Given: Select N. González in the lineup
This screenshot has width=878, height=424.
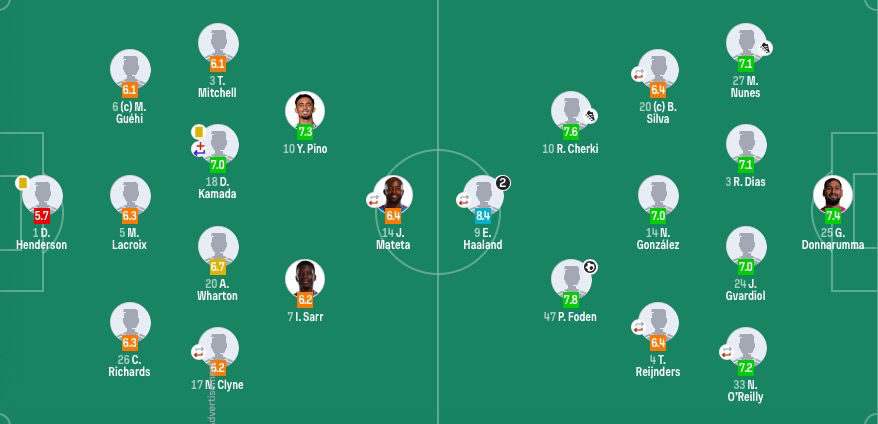Looking at the screenshot, I should click(x=658, y=196).
